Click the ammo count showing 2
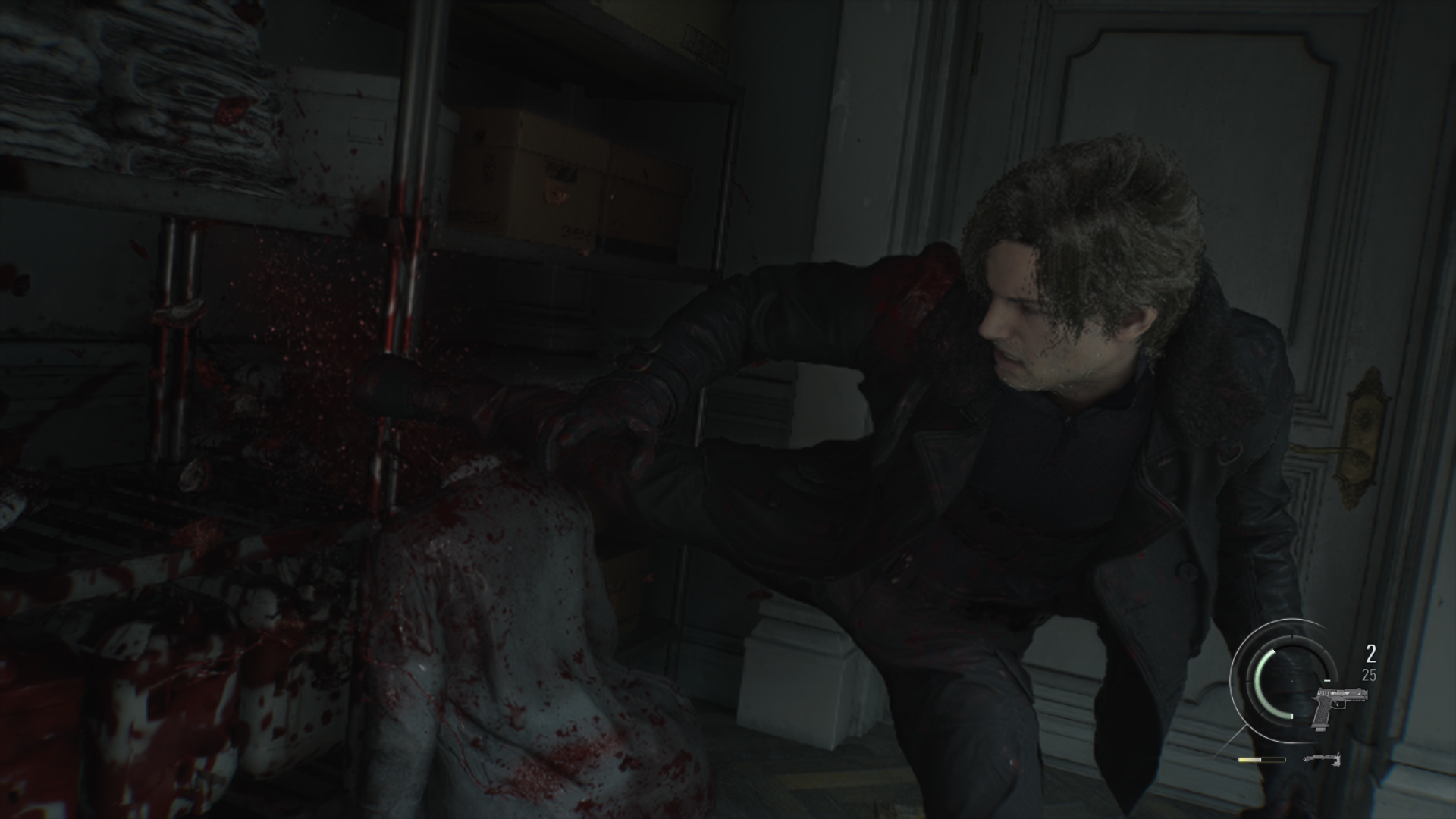The image size is (1456, 819). pyautogui.click(x=1370, y=654)
